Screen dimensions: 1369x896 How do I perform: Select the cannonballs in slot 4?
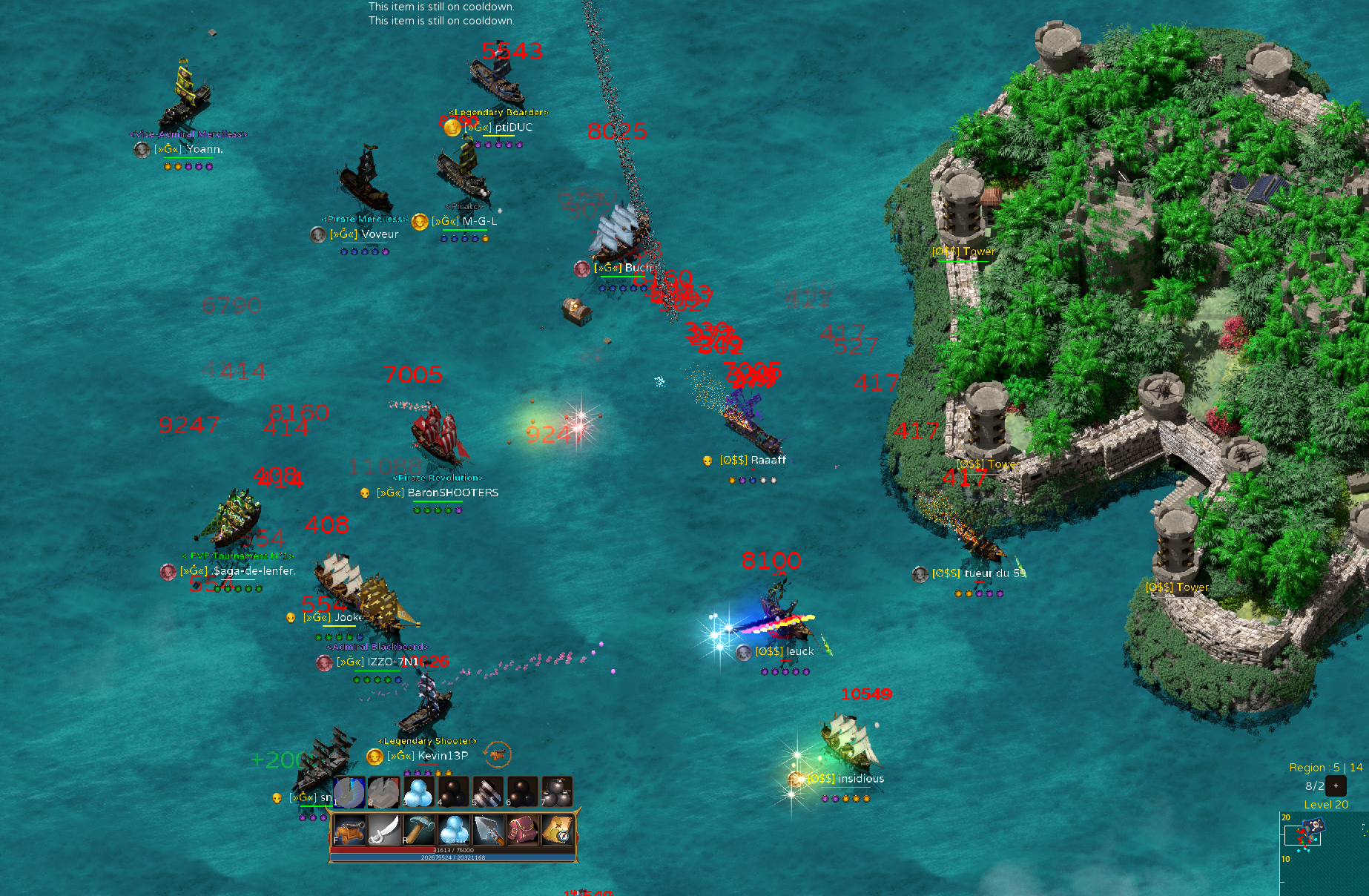tap(453, 791)
